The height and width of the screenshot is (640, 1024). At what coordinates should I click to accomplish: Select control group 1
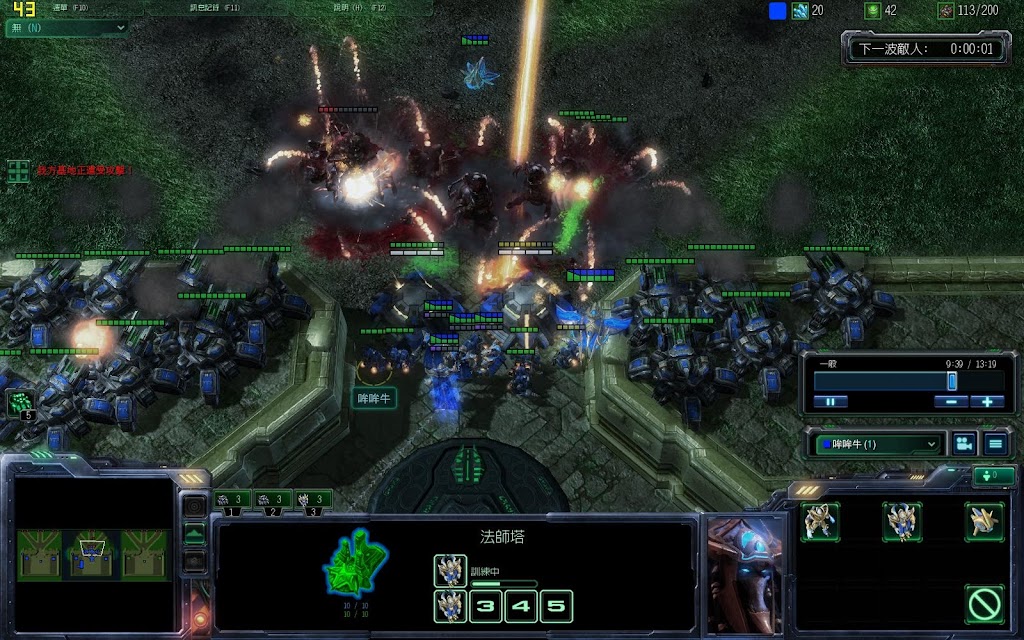pyautogui.click(x=231, y=499)
